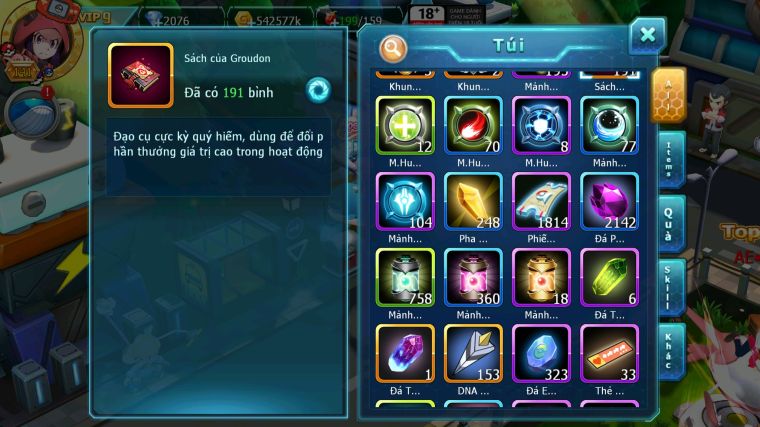The image size is (760, 427).
Task: Open the Quà tab
Action: 671,222
